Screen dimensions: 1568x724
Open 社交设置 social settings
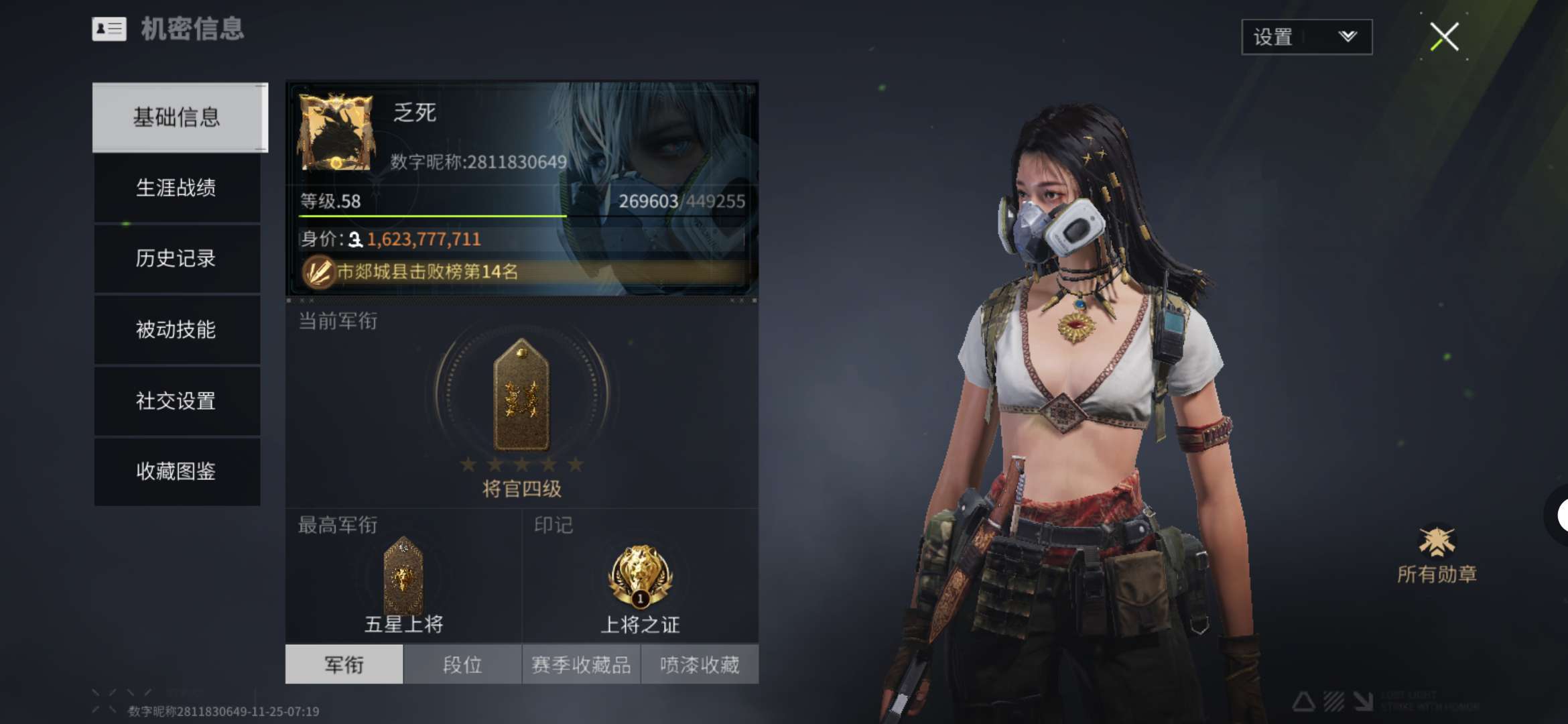point(176,401)
